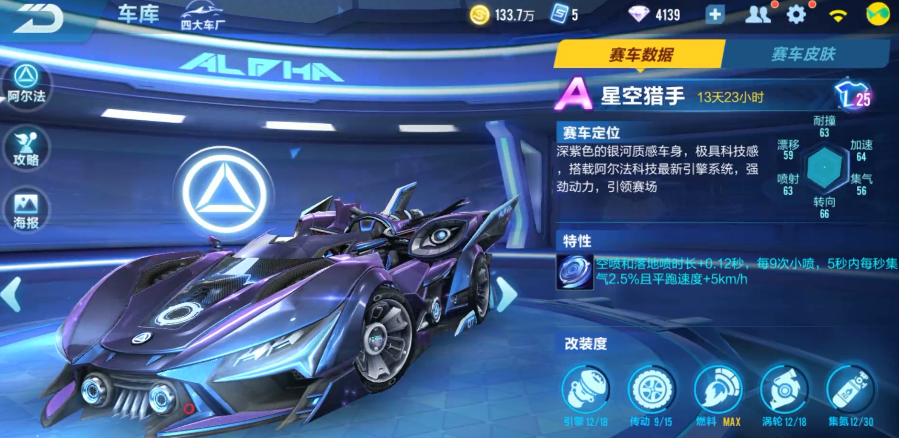899x438 pixels.
Task: Select the 燃料 fuel upgrade icon
Action: (715, 388)
